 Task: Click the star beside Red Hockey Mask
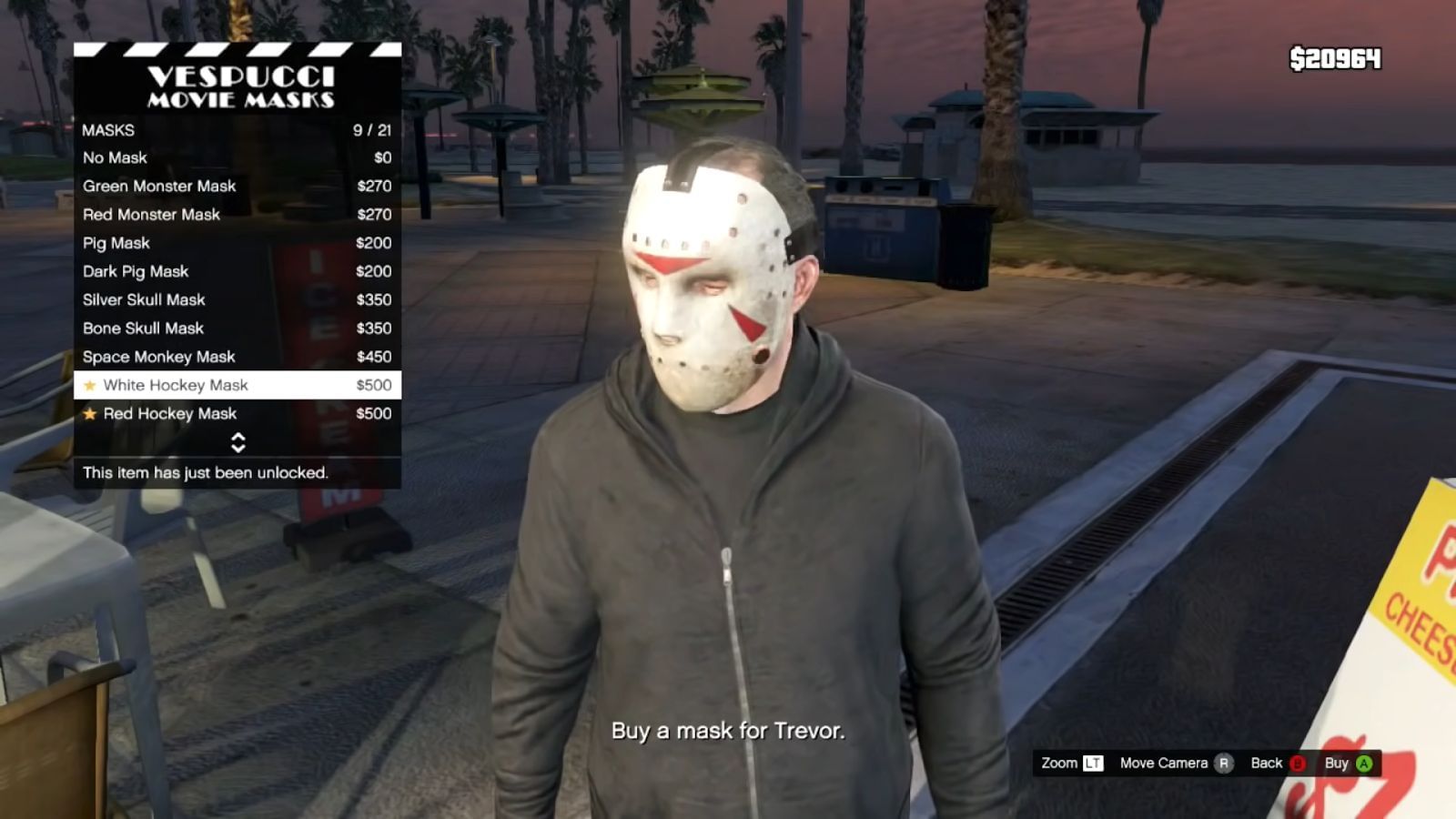click(x=89, y=413)
